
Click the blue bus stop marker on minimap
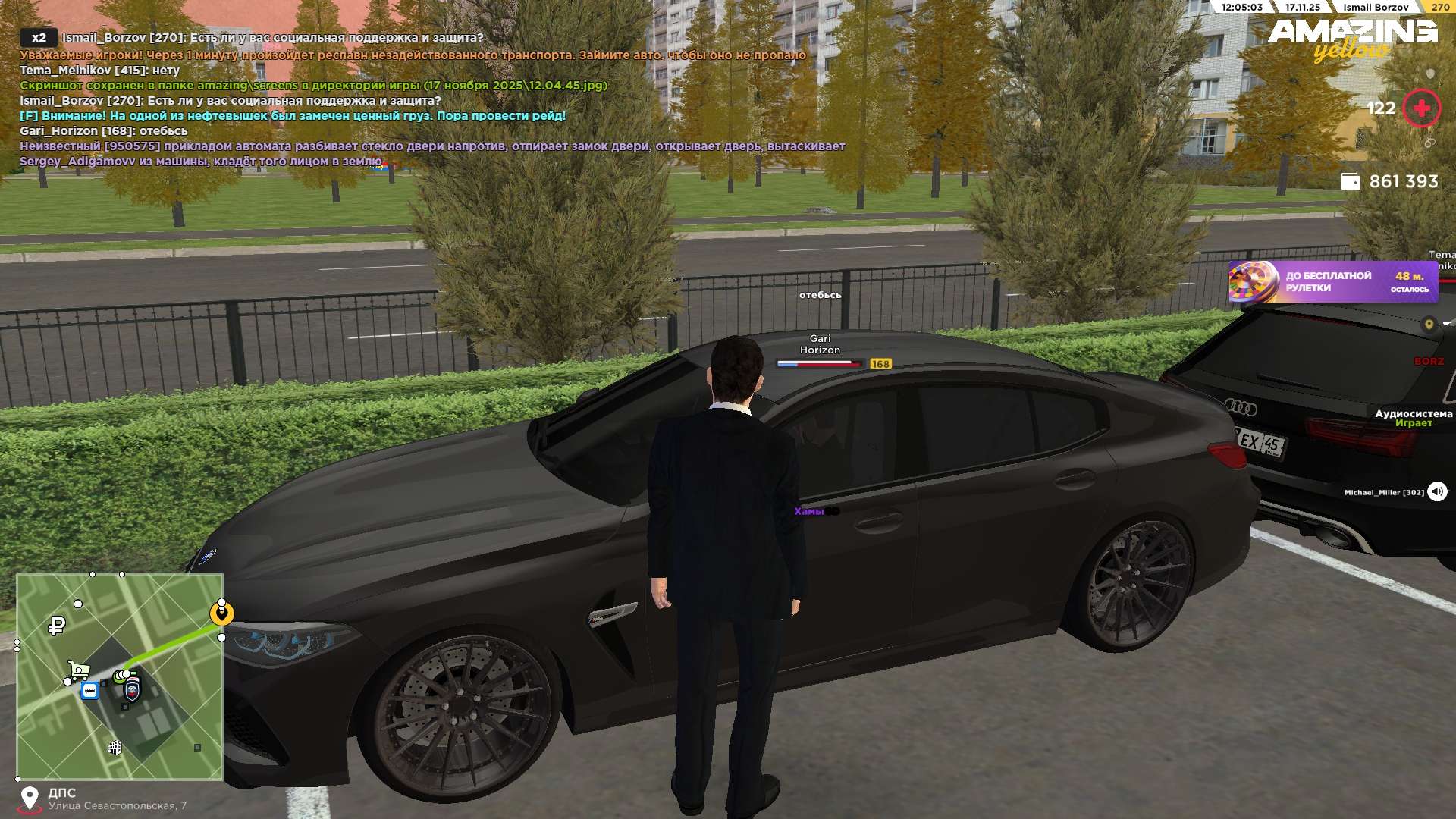[x=89, y=691]
